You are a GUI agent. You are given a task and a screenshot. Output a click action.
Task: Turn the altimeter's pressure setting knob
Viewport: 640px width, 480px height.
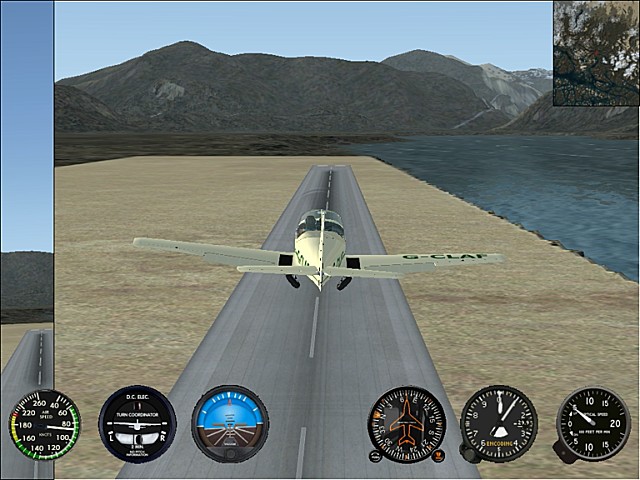coord(468,453)
